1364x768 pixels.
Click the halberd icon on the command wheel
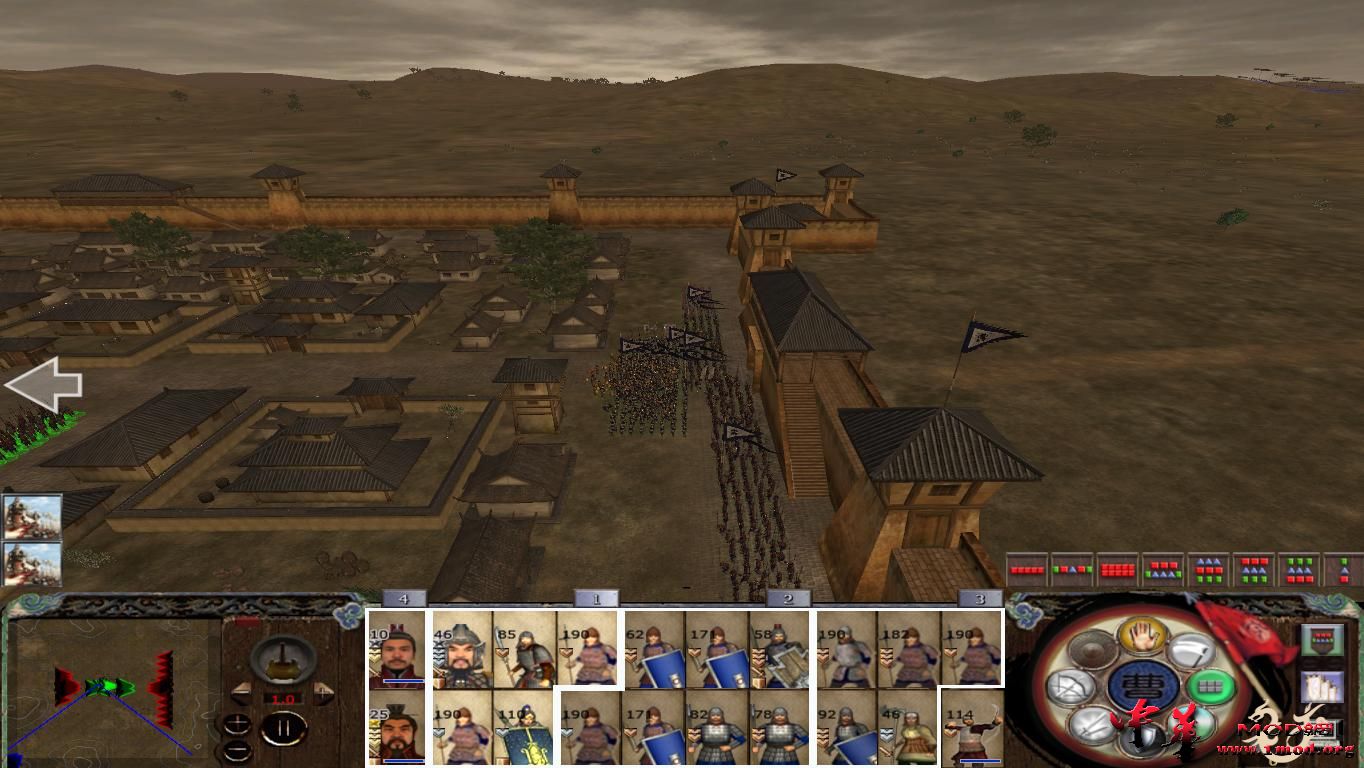tap(1192, 651)
